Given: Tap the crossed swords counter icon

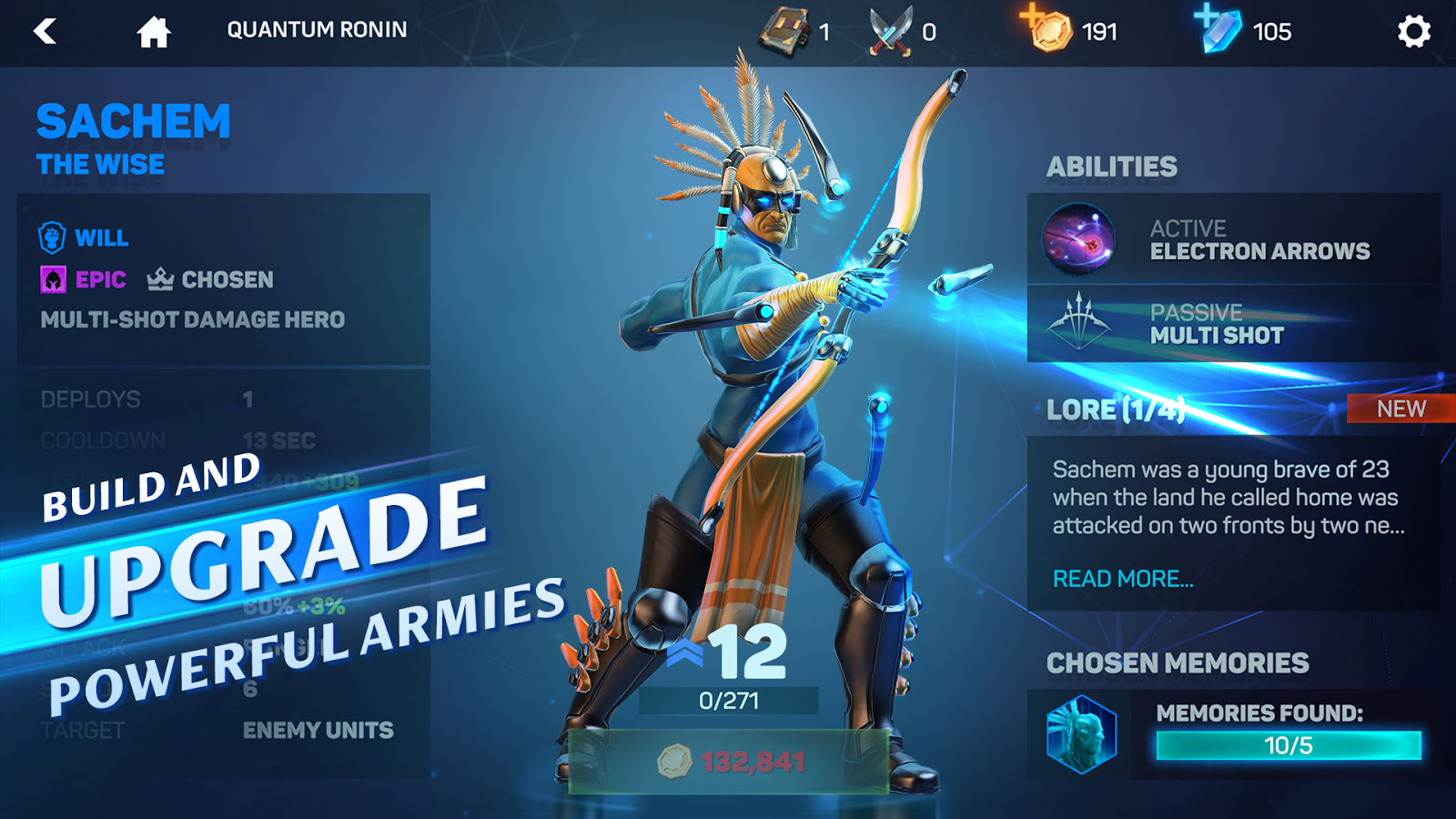Looking at the screenshot, I should (x=890, y=32).
